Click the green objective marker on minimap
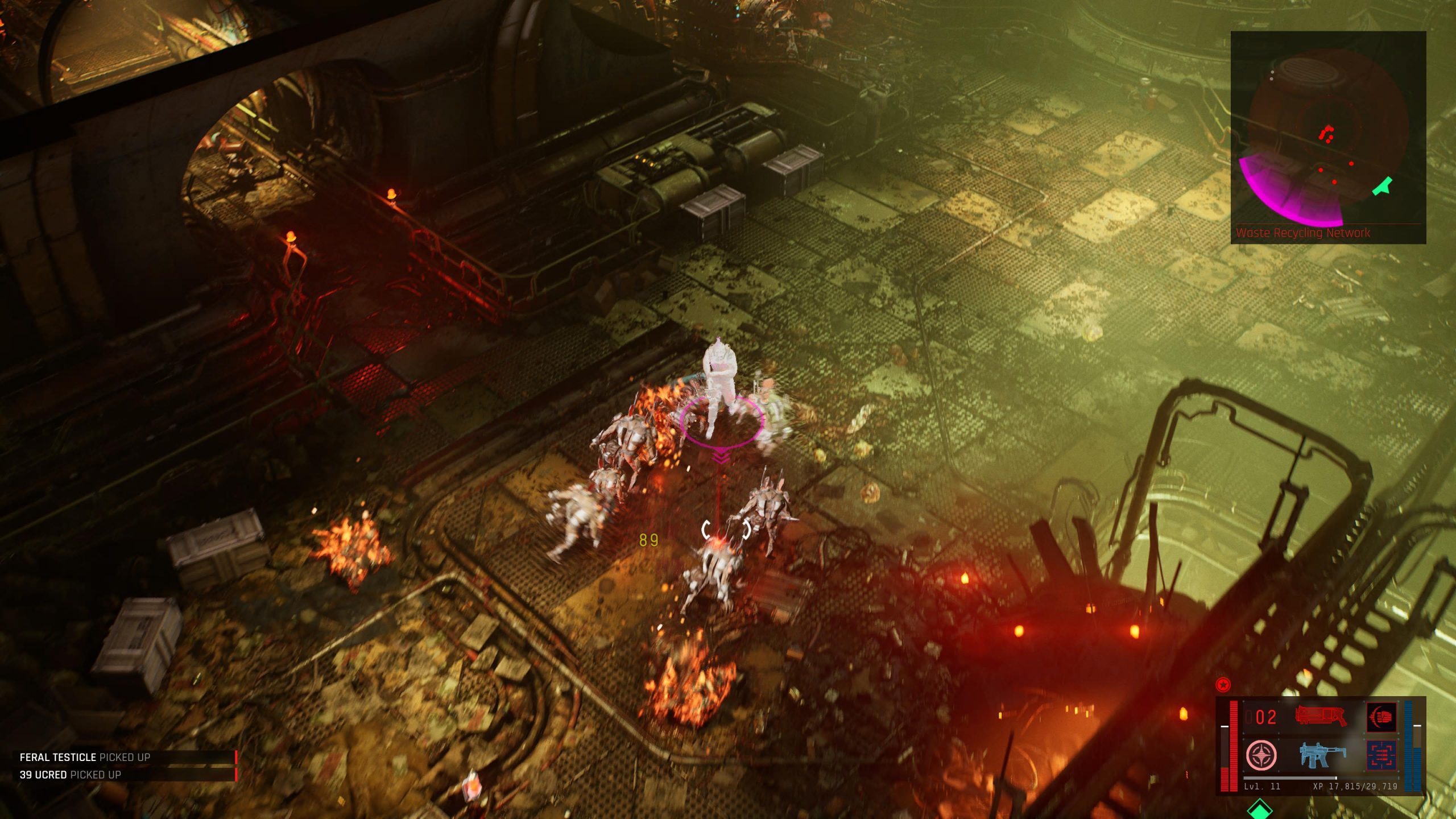The width and height of the screenshot is (1456, 819). point(1383,187)
